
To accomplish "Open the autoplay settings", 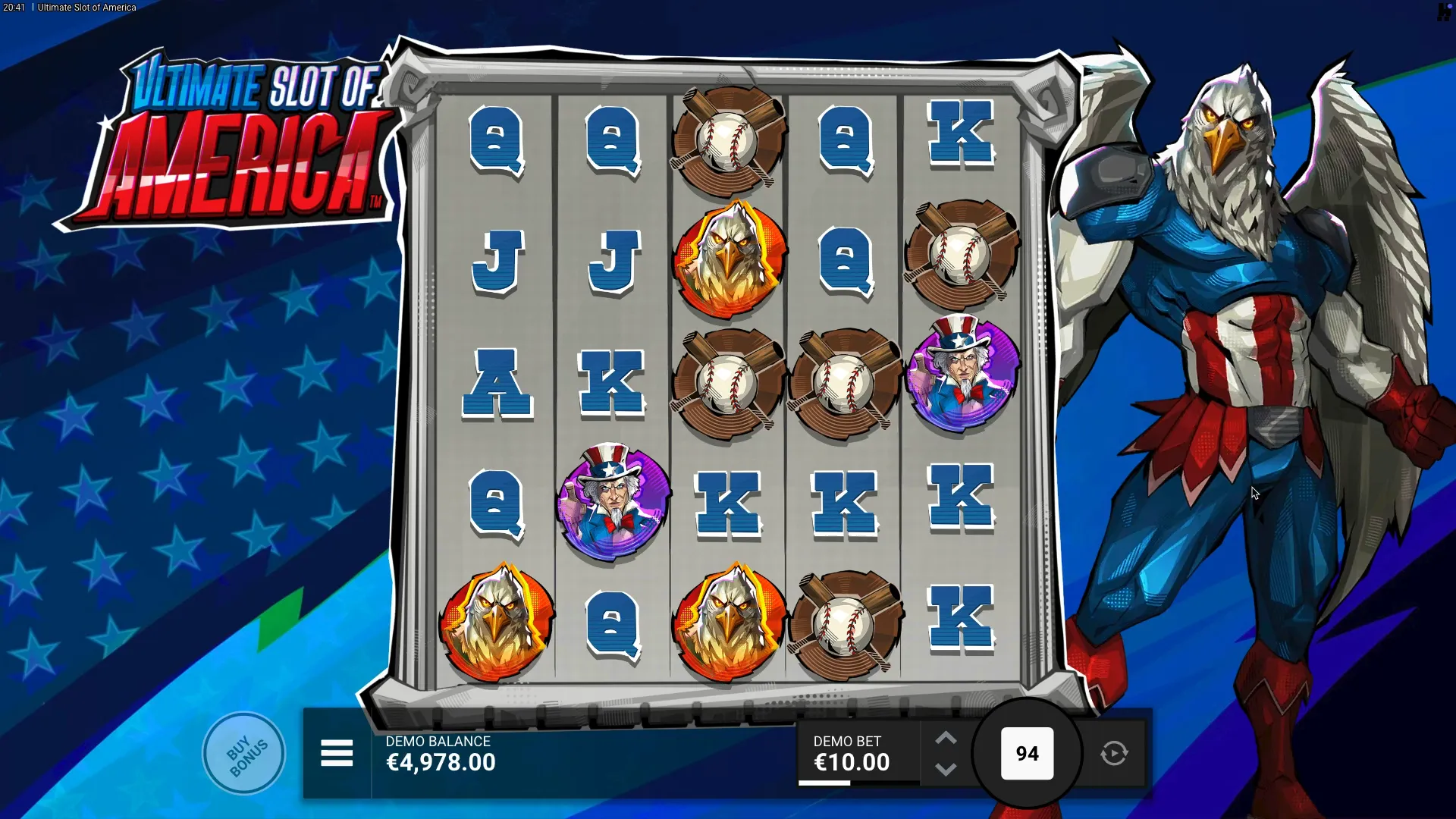I will coord(1114,754).
